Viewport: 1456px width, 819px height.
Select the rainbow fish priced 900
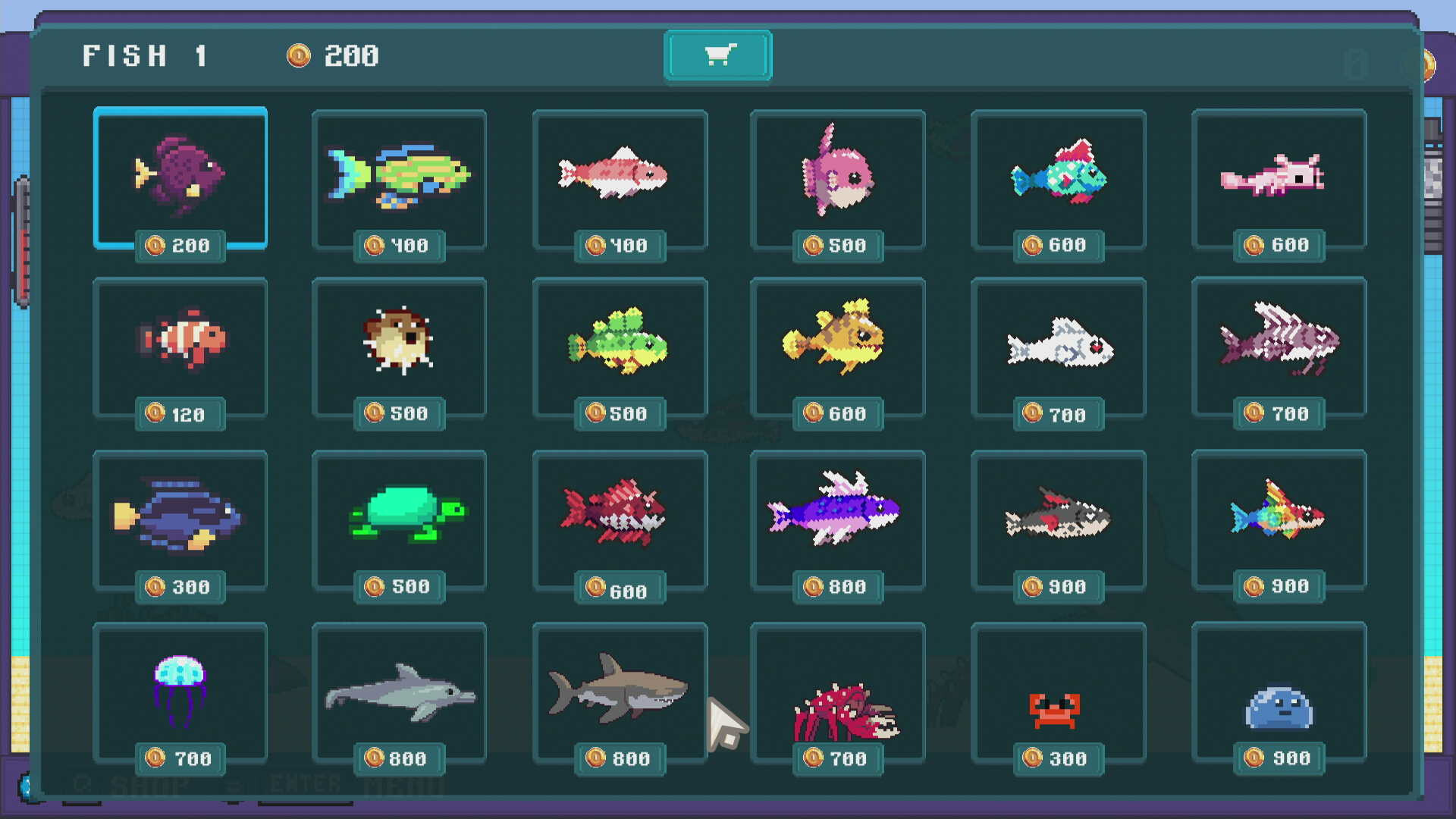[x=1278, y=518]
